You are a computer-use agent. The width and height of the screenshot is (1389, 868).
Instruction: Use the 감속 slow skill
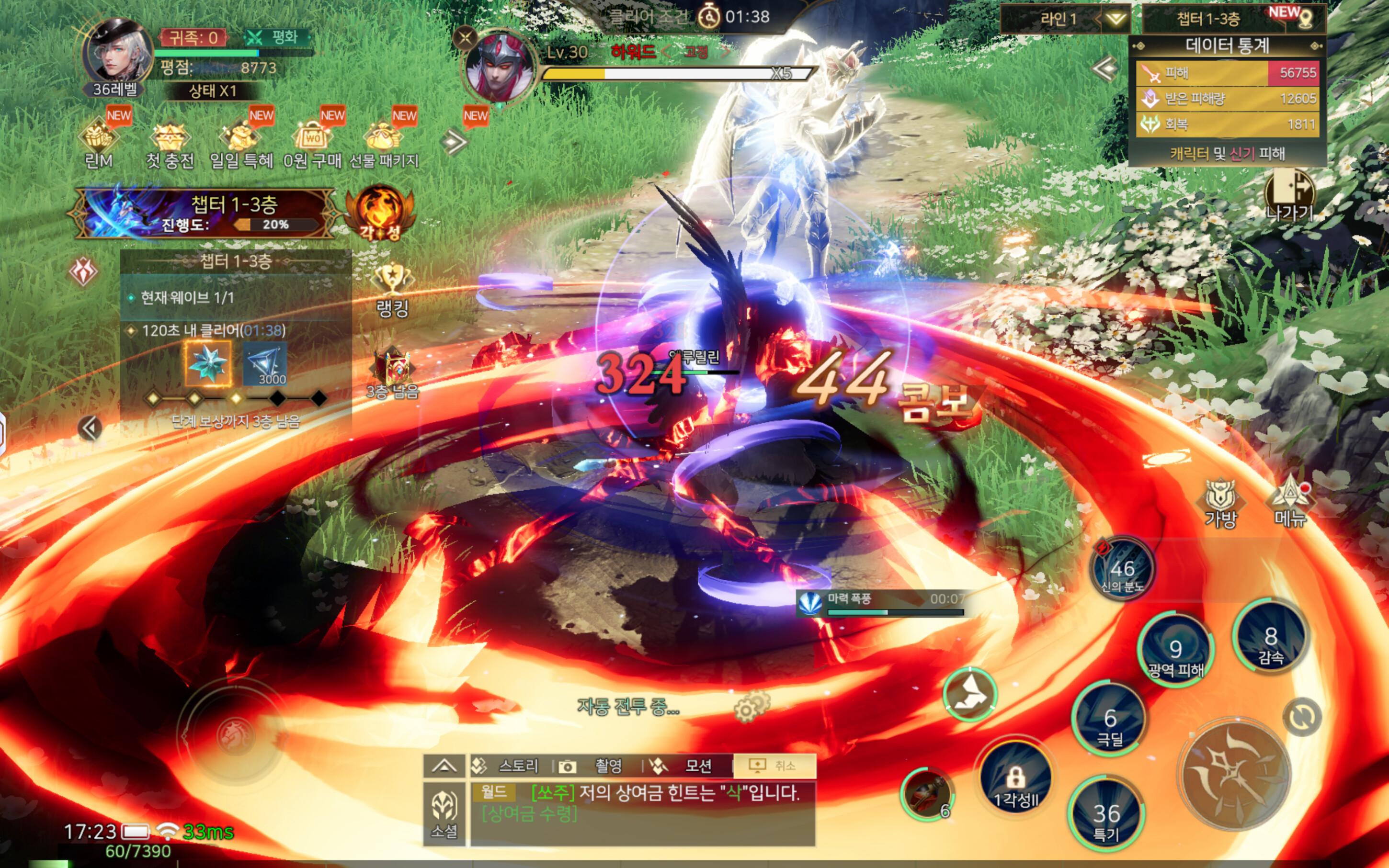pyautogui.click(x=1271, y=637)
